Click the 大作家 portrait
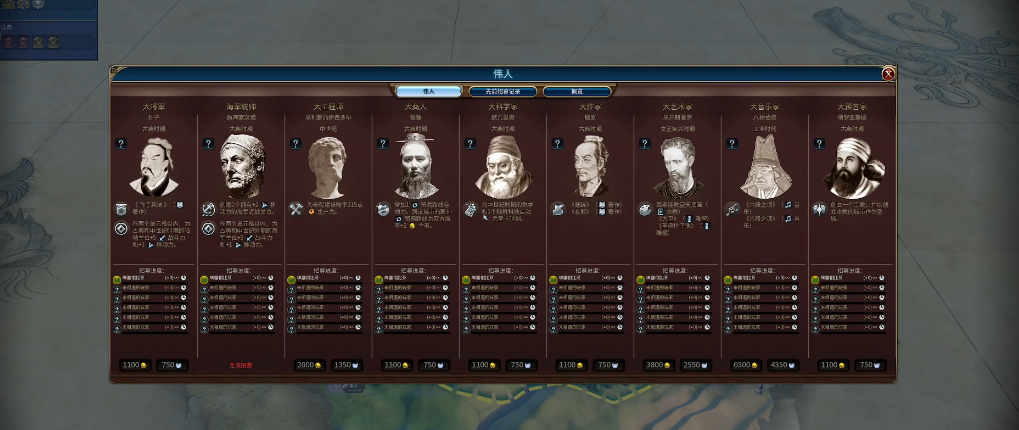The width and height of the screenshot is (1019, 430). tap(591, 167)
